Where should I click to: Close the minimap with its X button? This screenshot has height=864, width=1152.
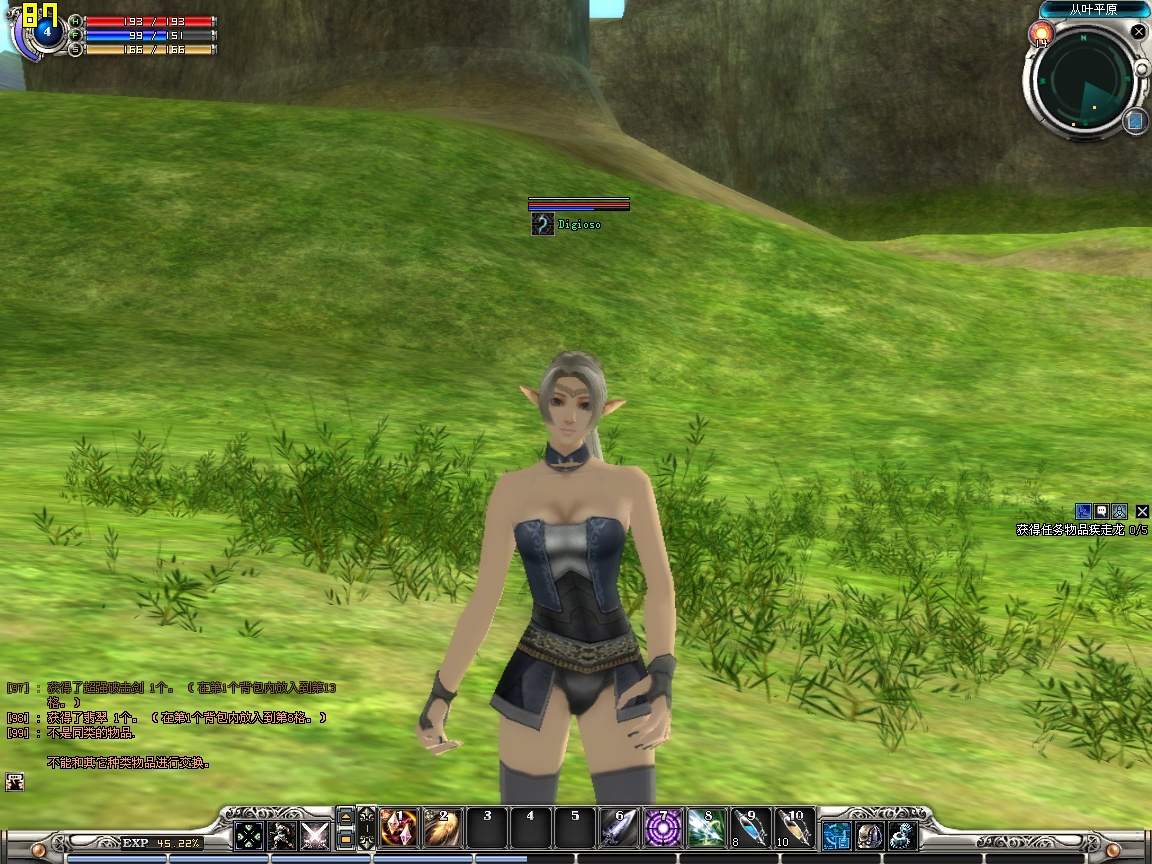coord(1138,32)
